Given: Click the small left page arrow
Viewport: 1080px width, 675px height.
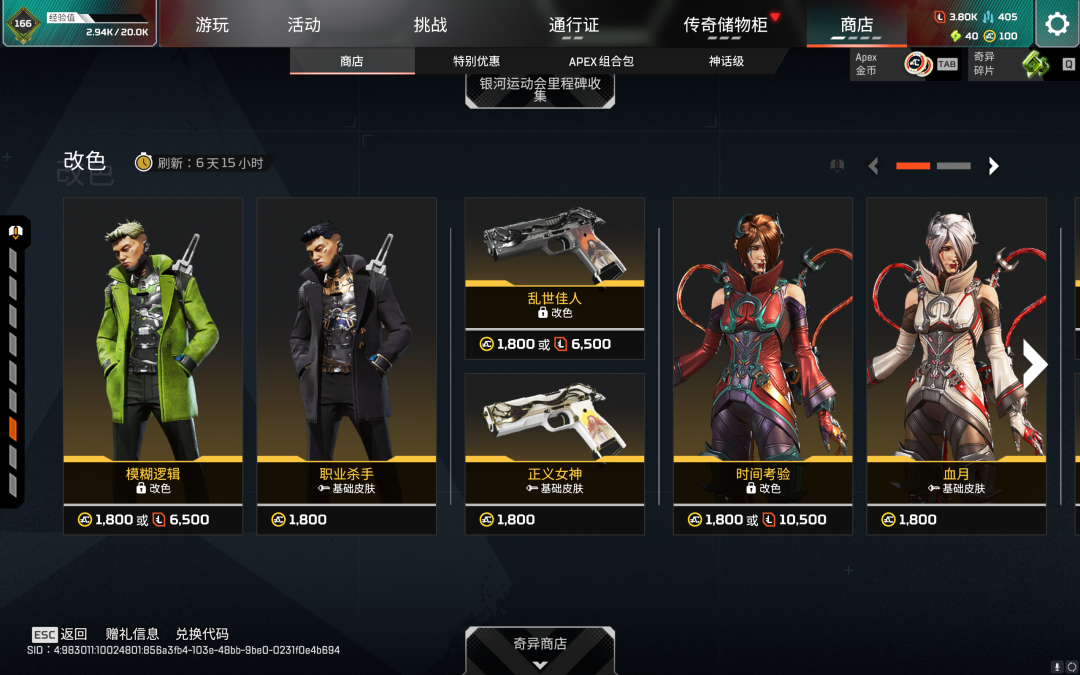Looking at the screenshot, I should 874,166.
